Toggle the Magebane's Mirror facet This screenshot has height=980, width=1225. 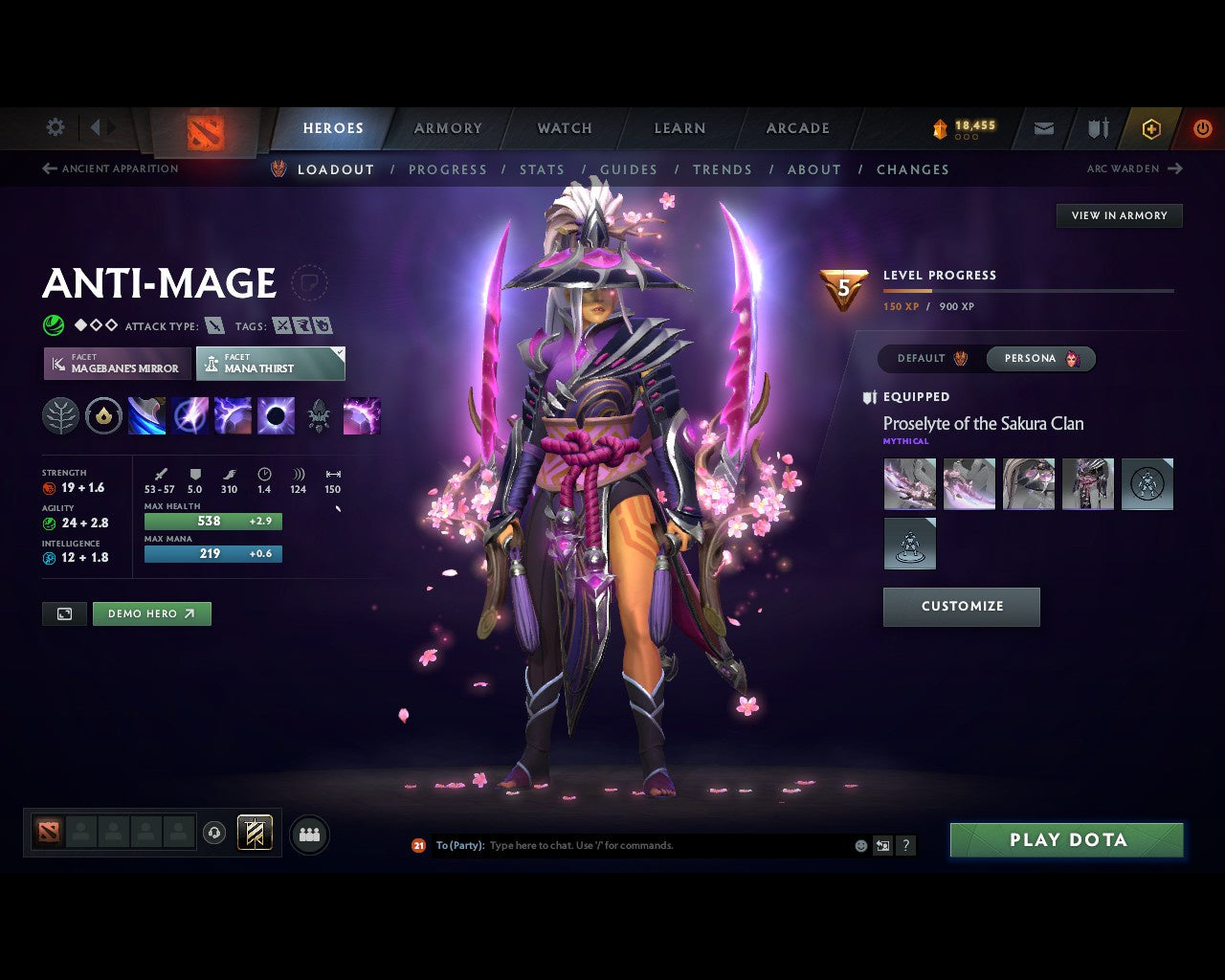[117, 364]
